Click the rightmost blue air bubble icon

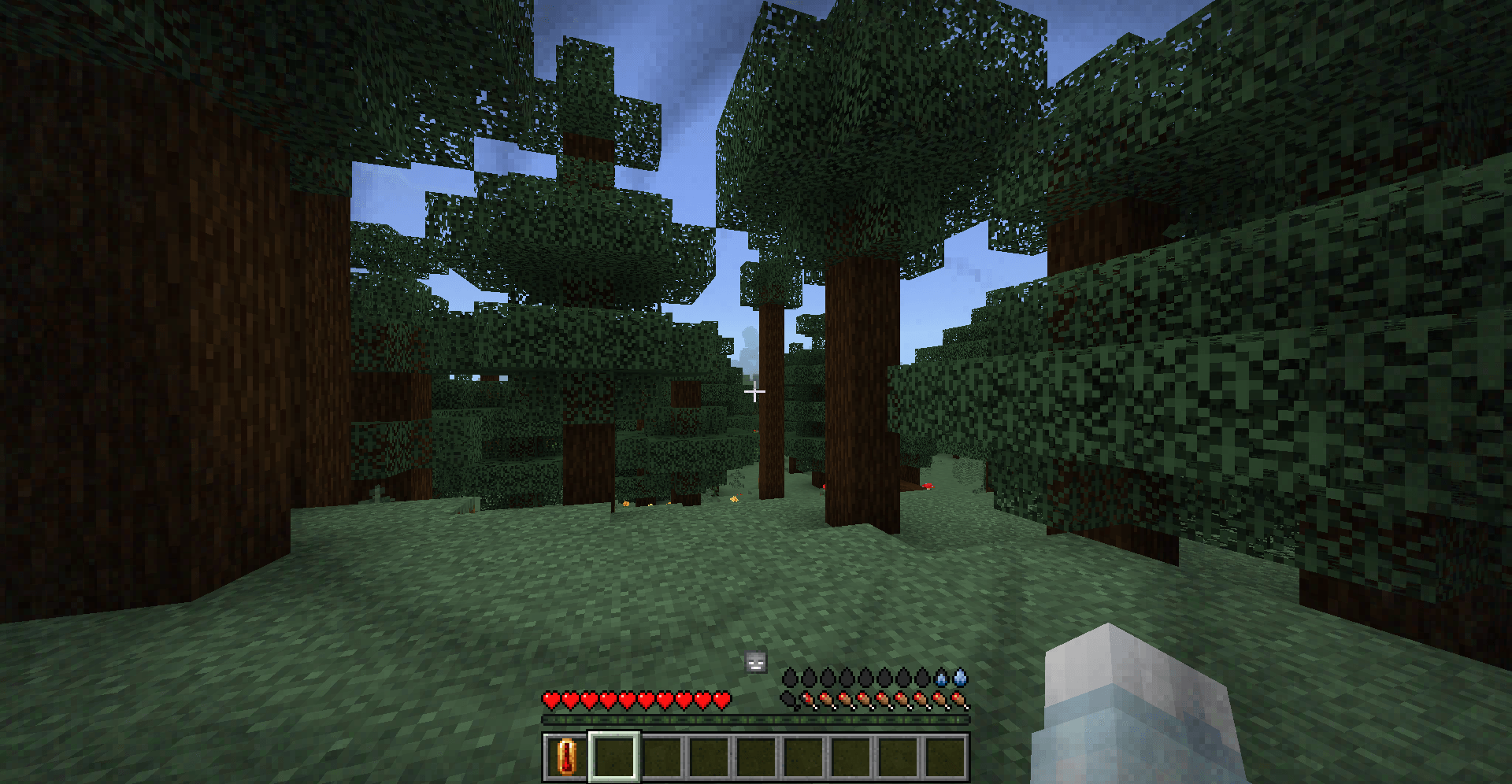pyautogui.click(x=959, y=677)
